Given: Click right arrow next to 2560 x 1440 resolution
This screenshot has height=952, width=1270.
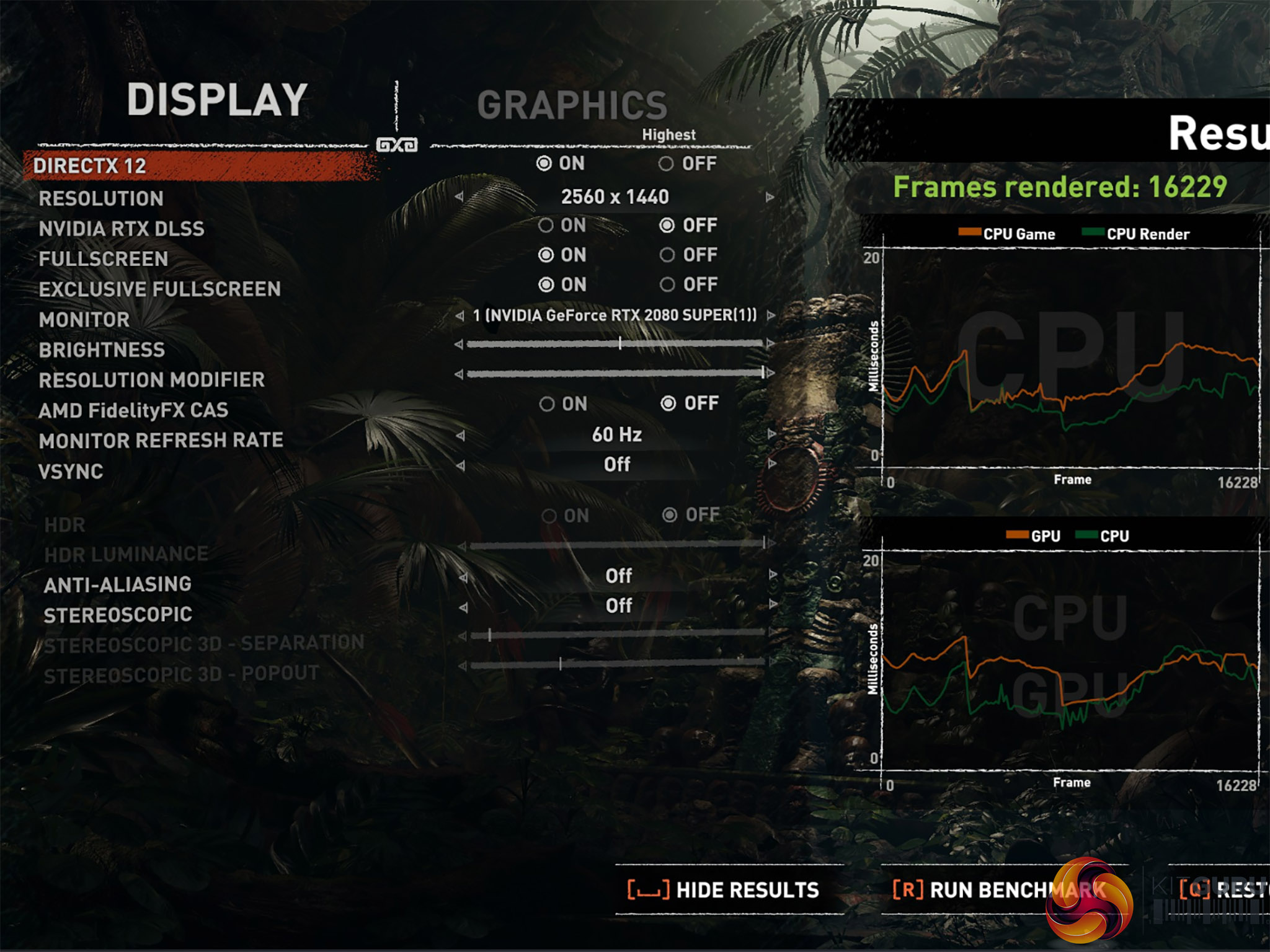Looking at the screenshot, I should point(770,197).
